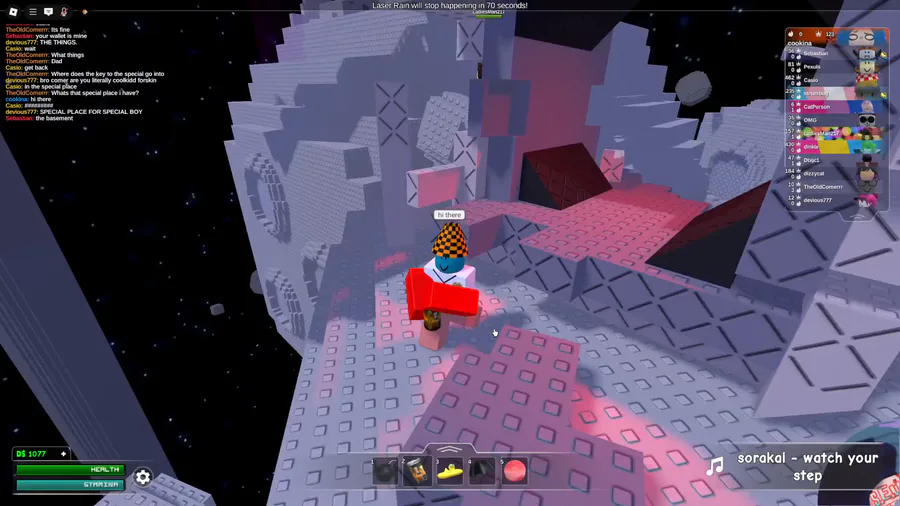Expand the inventory with the up-arrow tab
Image resolution: width=900 pixels, height=506 pixels.
(449, 449)
